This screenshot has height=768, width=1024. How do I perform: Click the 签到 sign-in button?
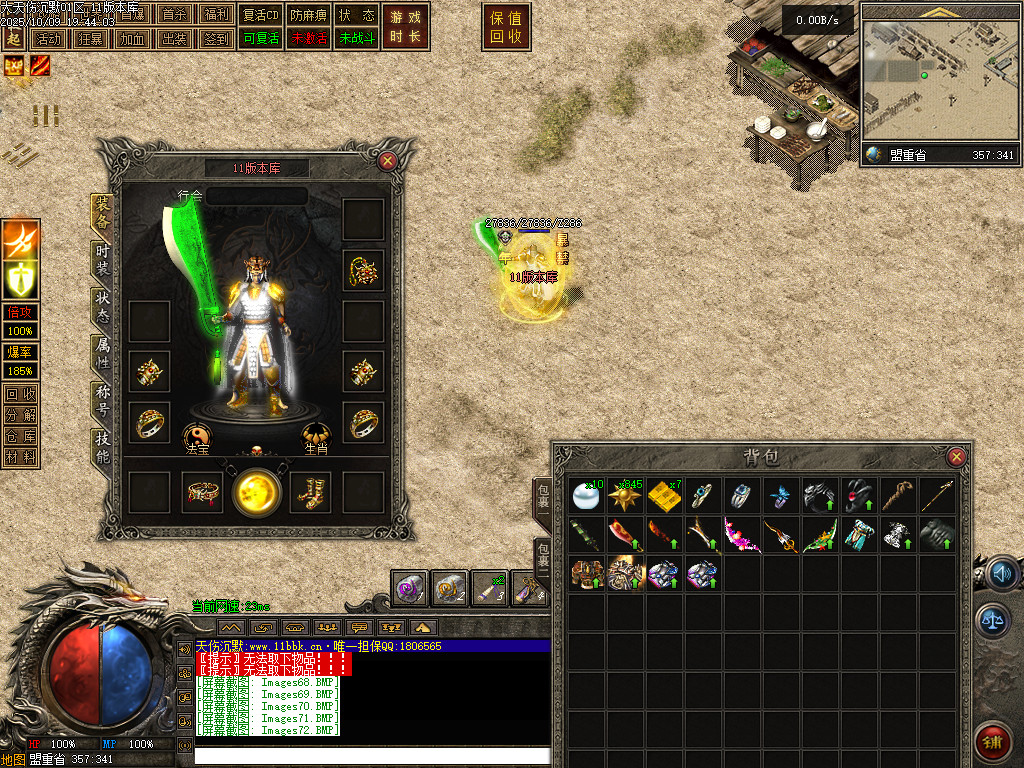[x=215, y=39]
